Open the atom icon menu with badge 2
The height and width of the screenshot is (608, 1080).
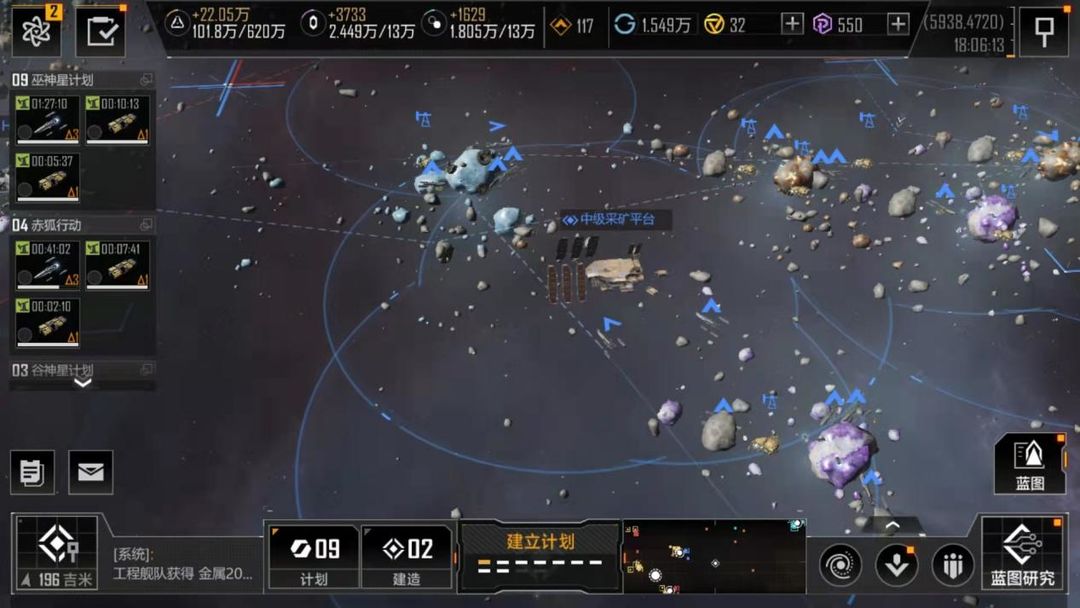click(36, 32)
